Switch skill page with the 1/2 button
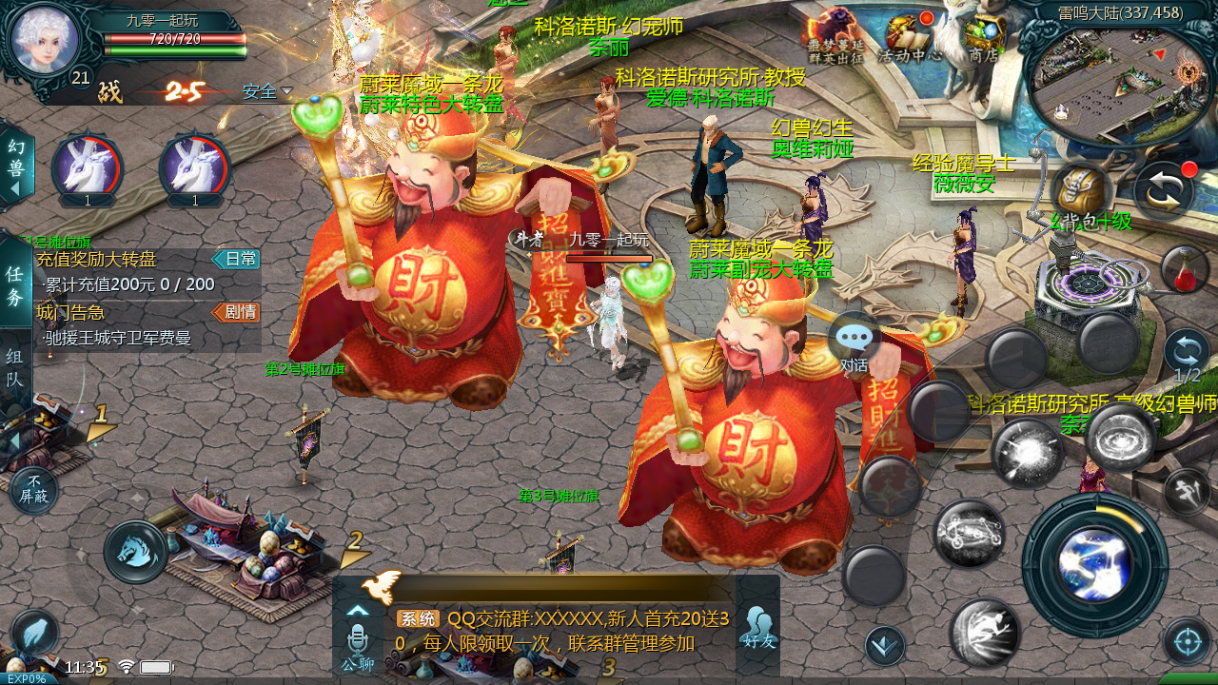 [1187, 355]
